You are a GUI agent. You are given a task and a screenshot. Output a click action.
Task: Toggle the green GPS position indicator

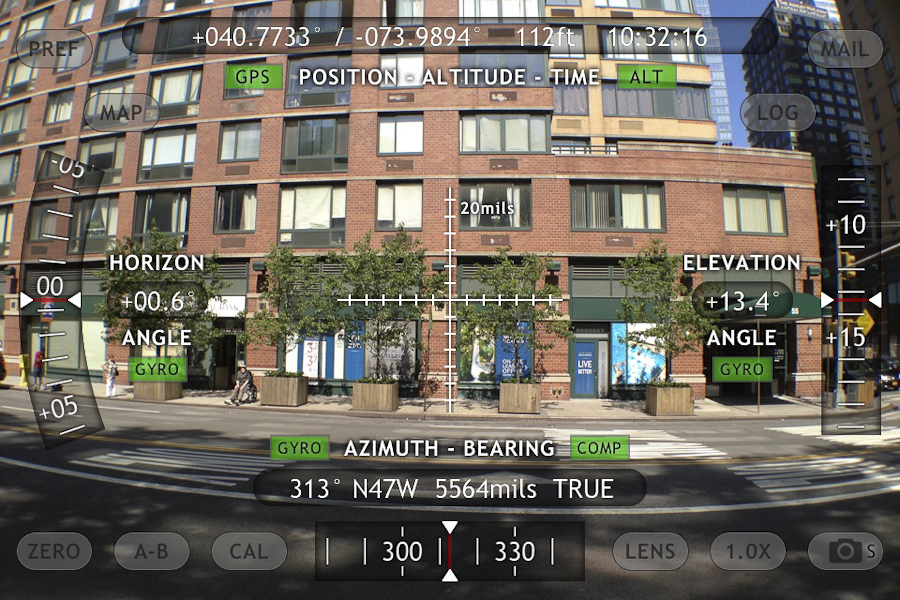pyautogui.click(x=252, y=77)
